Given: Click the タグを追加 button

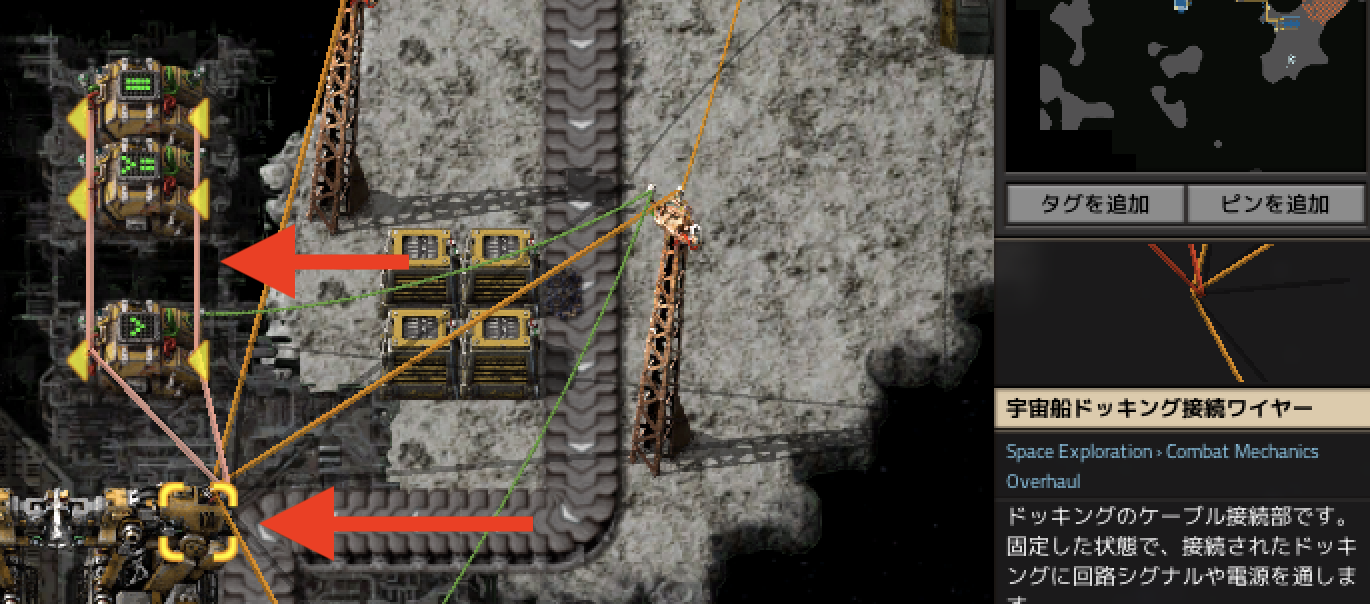Looking at the screenshot, I should point(1095,205).
